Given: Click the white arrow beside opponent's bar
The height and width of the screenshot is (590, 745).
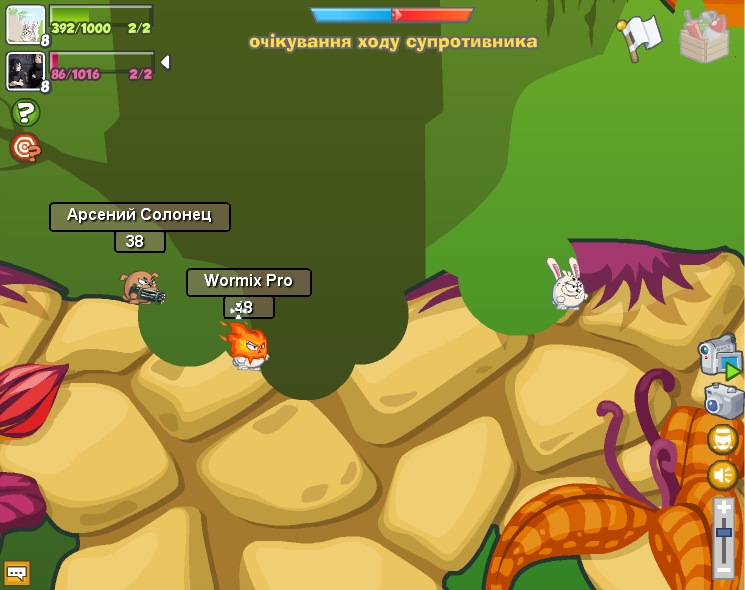Looking at the screenshot, I should point(165,62).
